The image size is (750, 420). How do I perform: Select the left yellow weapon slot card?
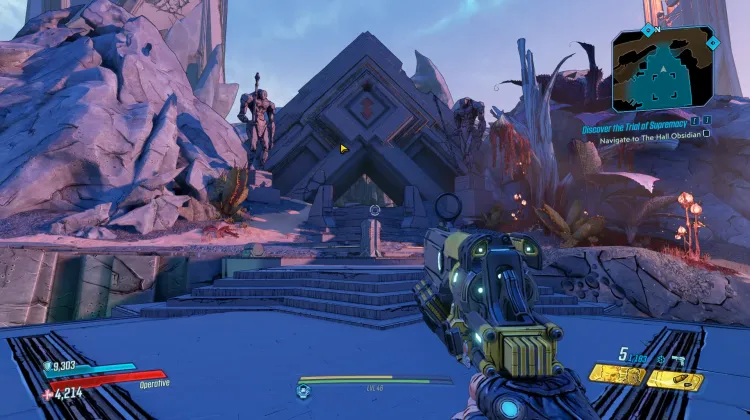click(x=616, y=376)
